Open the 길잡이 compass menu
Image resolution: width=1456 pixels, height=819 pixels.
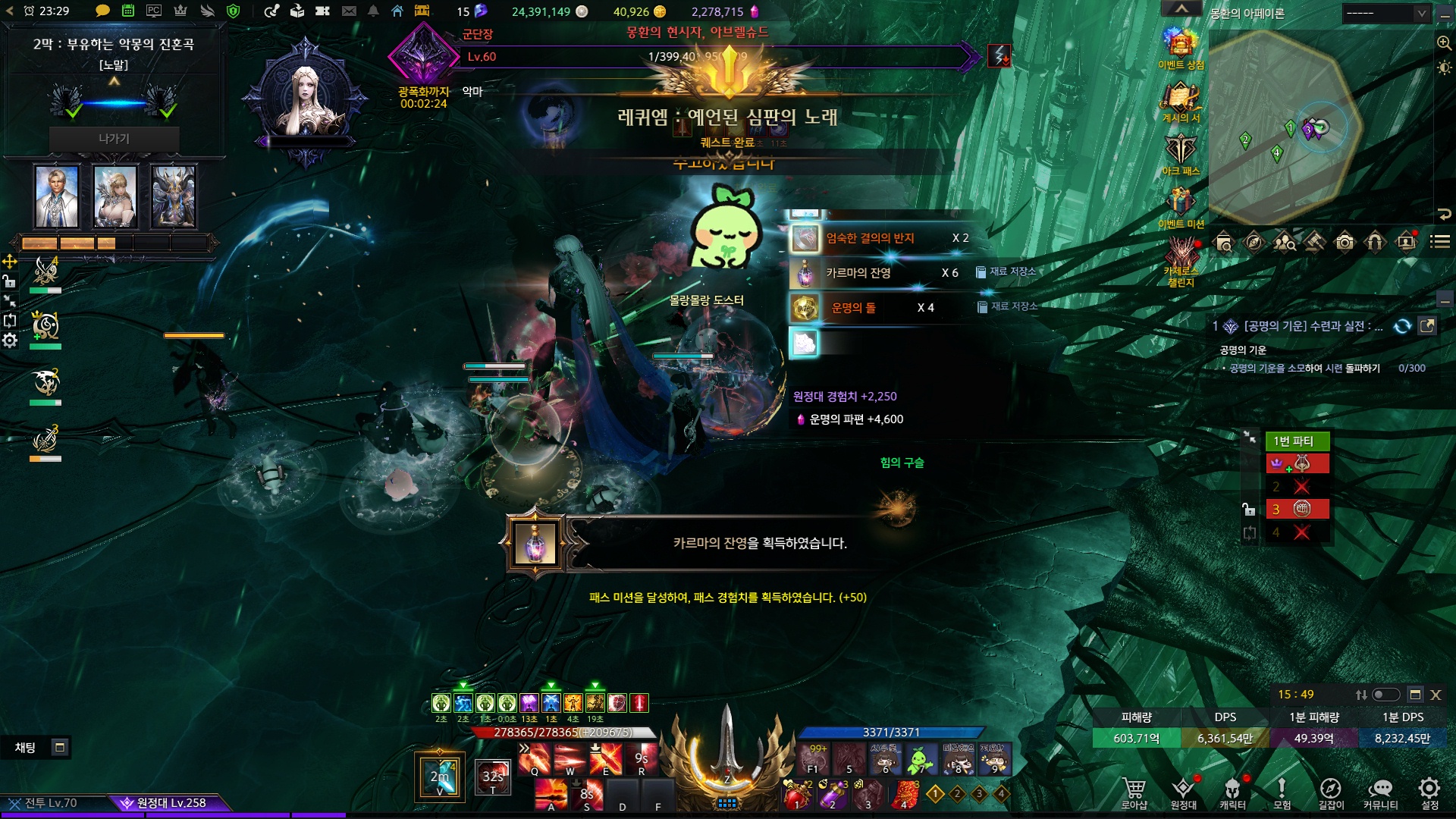point(1331,789)
